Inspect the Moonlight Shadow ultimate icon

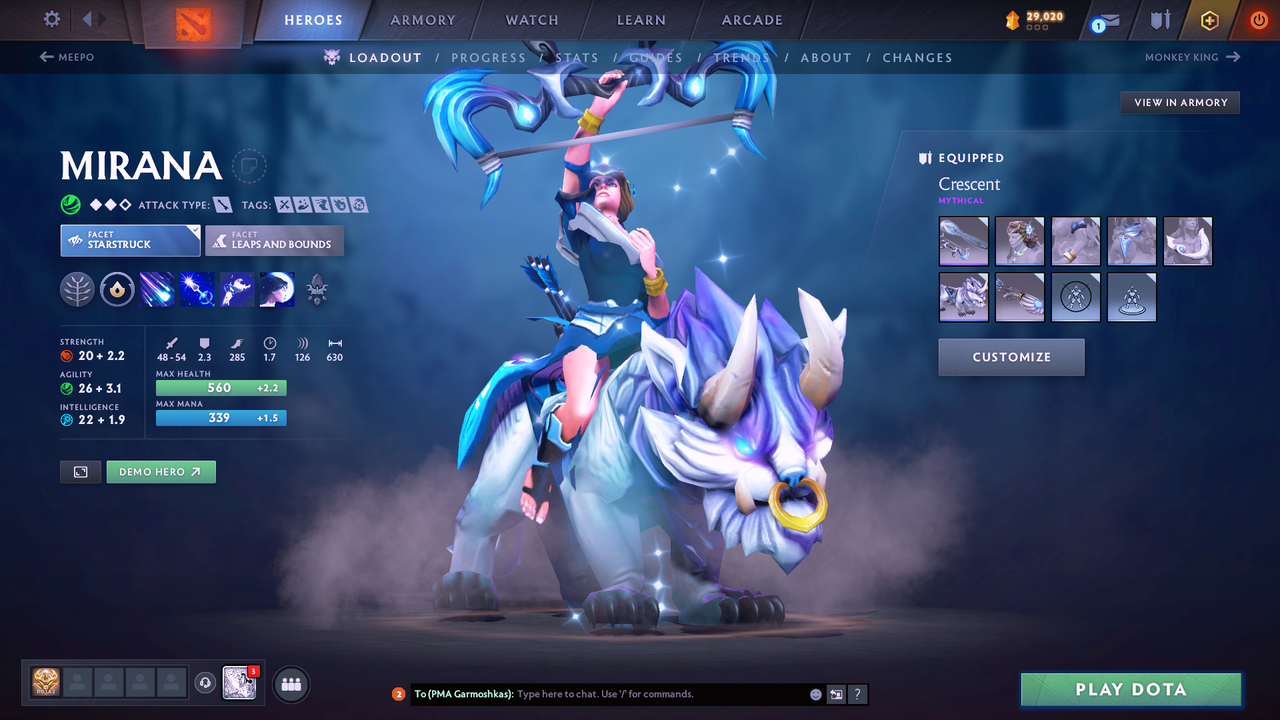tap(277, 289)
